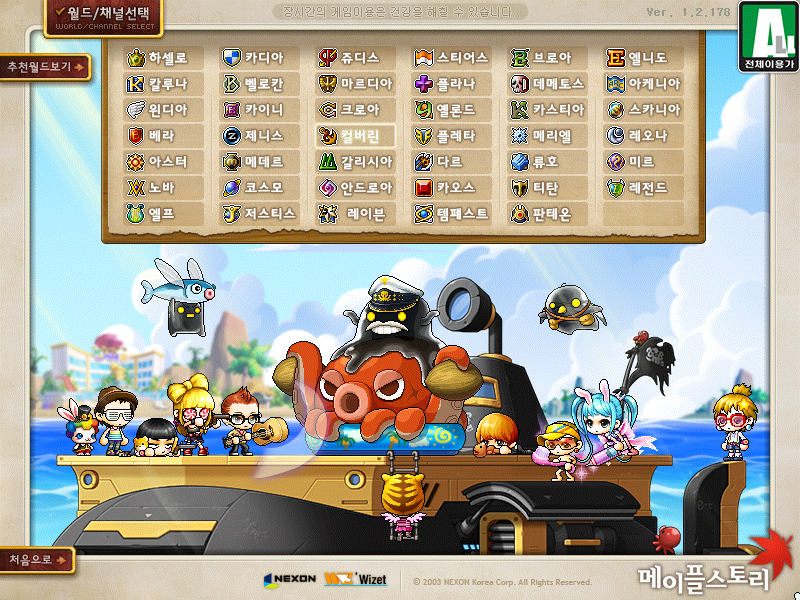This screenshot has width=800, height=600.
Task: Choose the 카디아 world entry
Action: 260,58
